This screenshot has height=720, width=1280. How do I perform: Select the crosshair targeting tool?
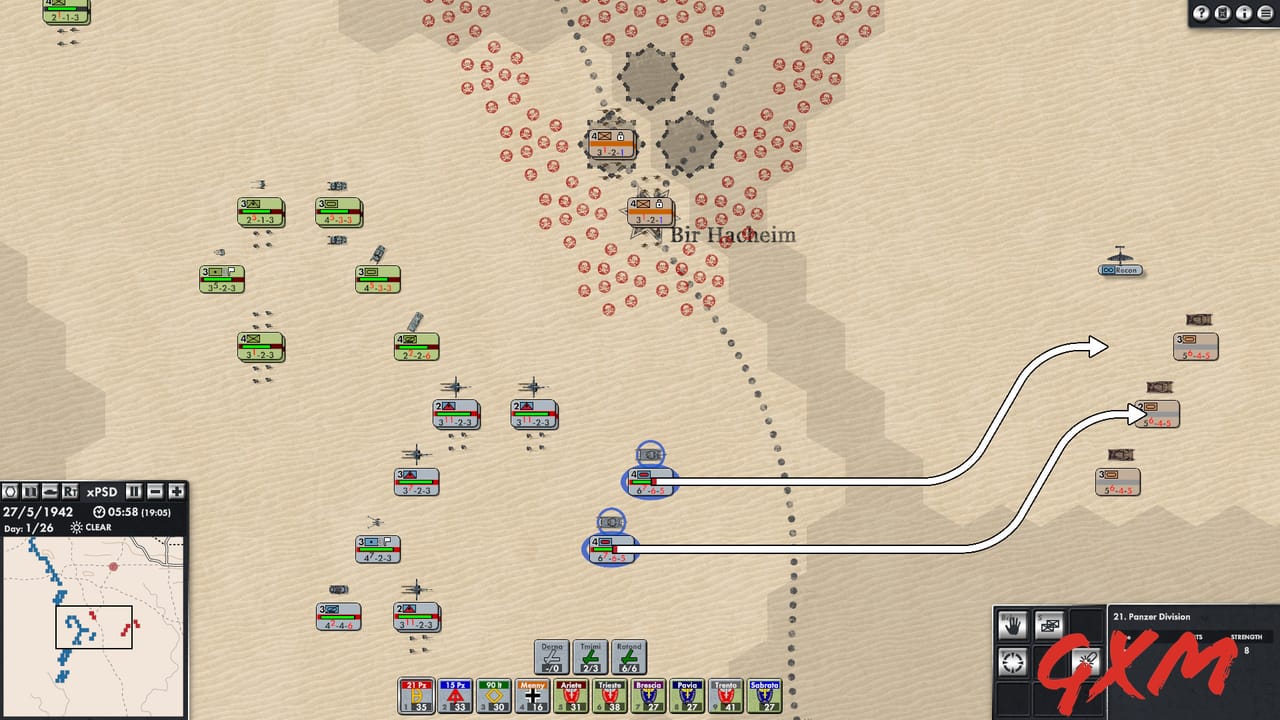pos(1012,662)
